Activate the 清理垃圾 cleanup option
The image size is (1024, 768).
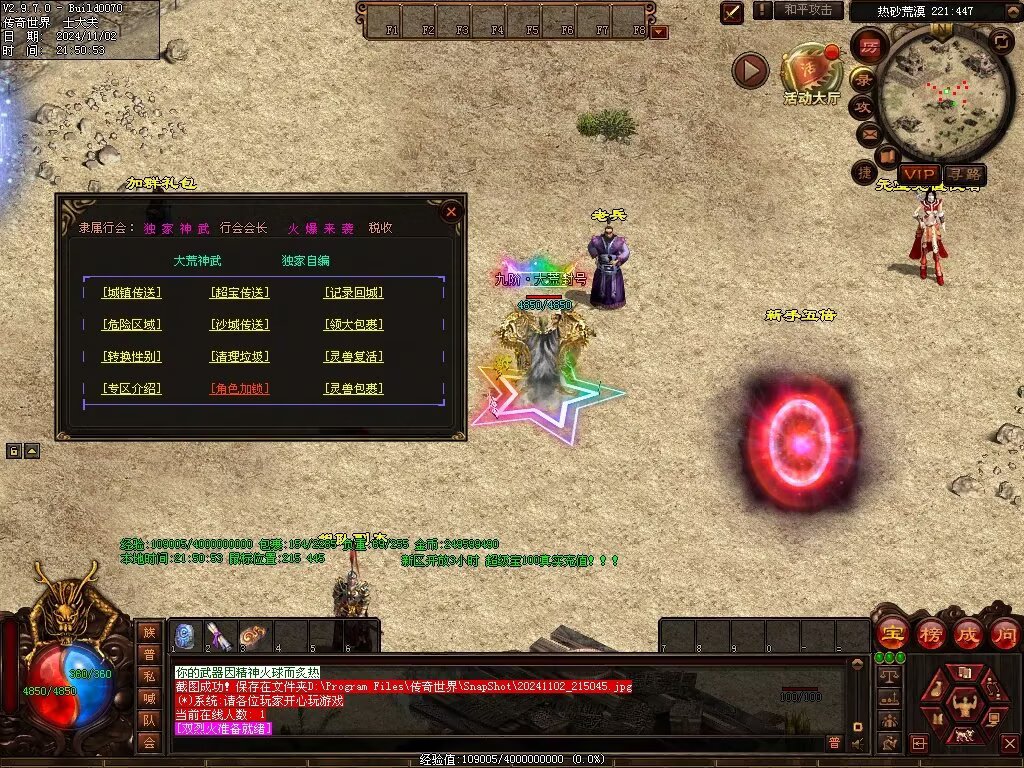[x=240, y=357]
